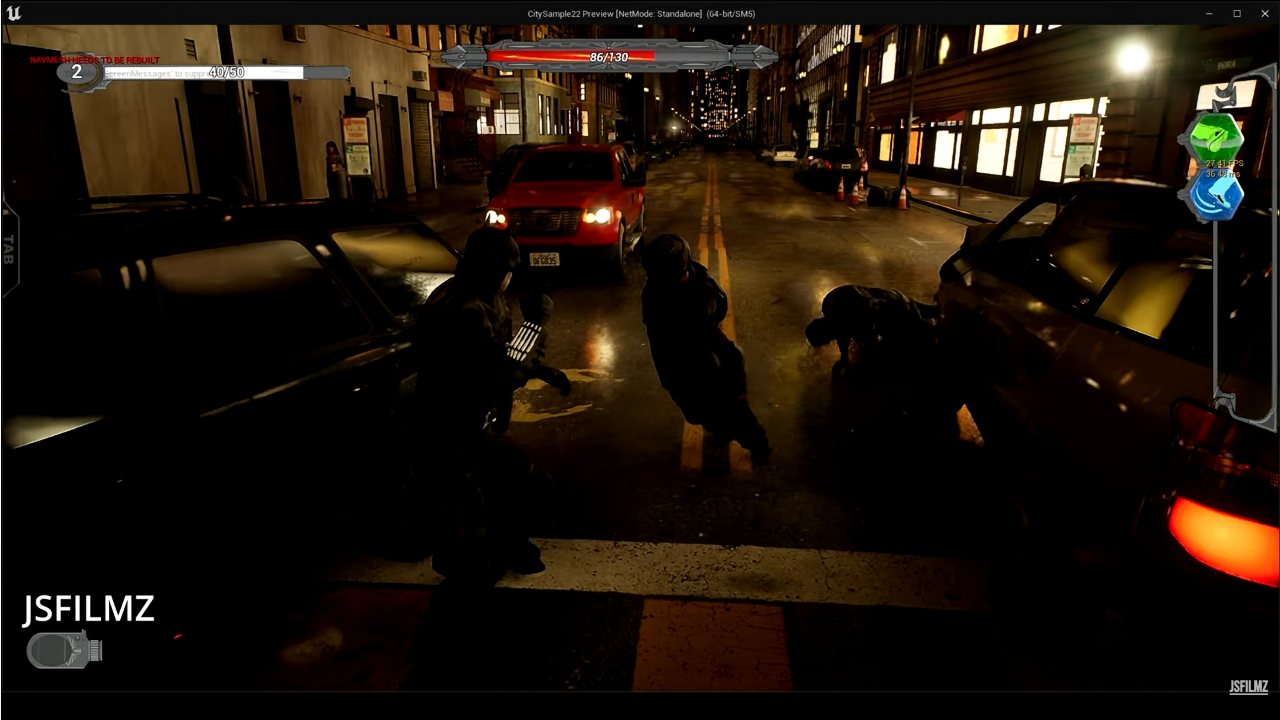Toggle the TAB side panel on the left edge
This screenshot has height=720, width=1280.
pos(8,252)
